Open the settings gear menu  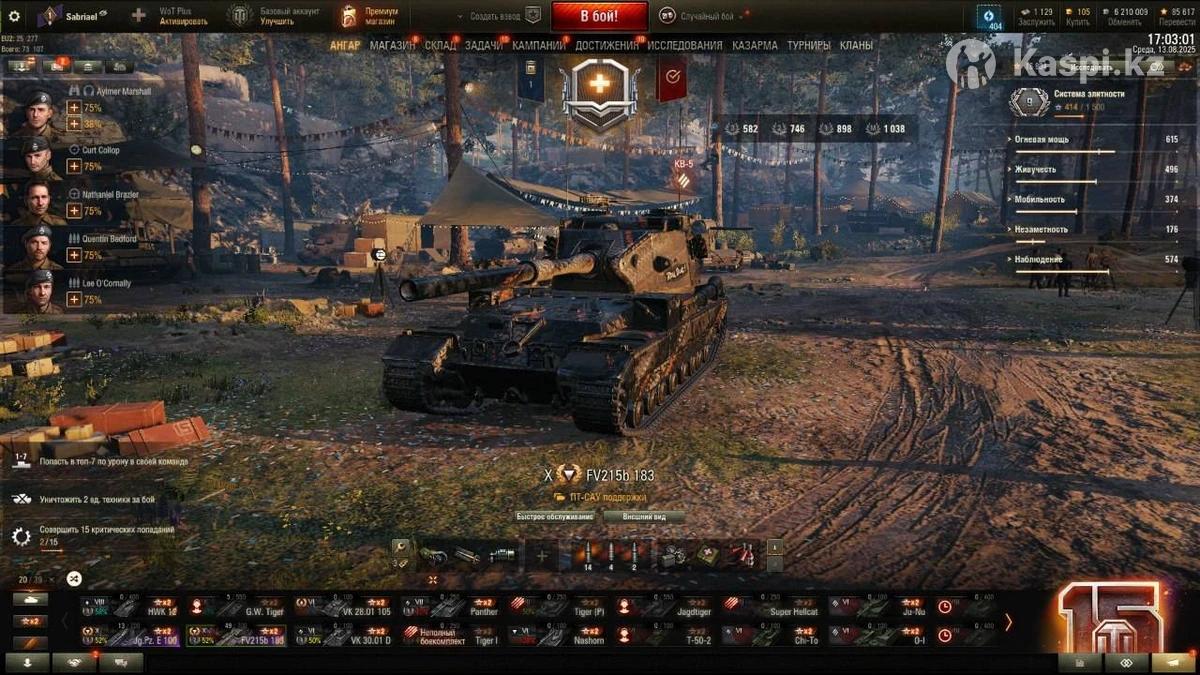click(14, 16)
